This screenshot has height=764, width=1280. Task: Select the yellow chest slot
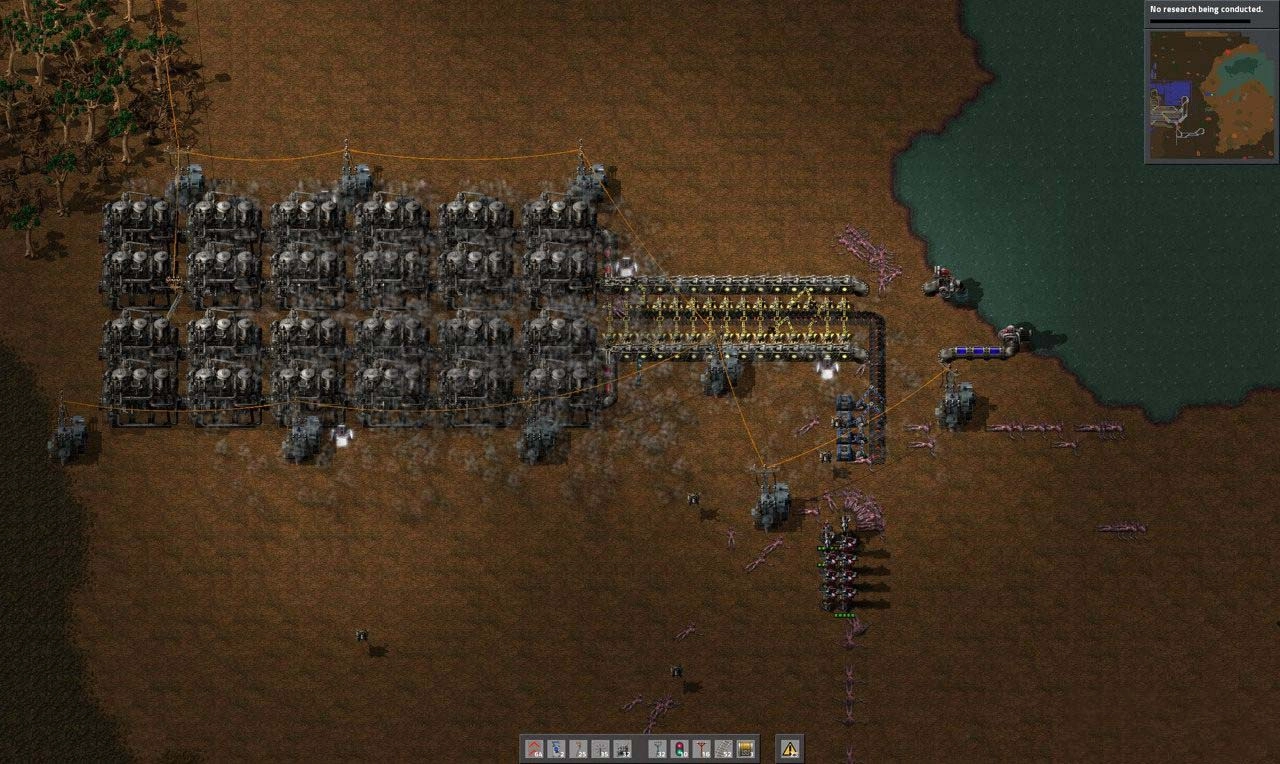(x=745, y=748)
